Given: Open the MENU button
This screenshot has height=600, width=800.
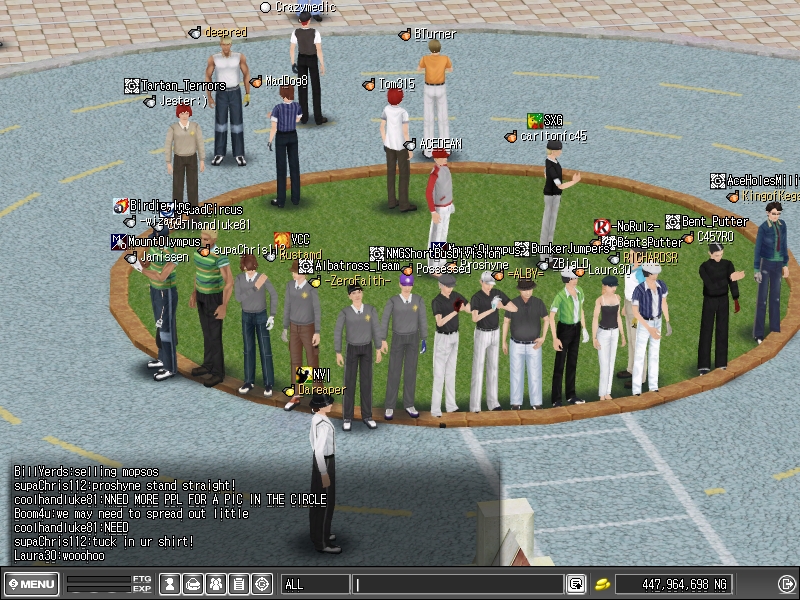Looking at the screenshot, I should 32,584.
